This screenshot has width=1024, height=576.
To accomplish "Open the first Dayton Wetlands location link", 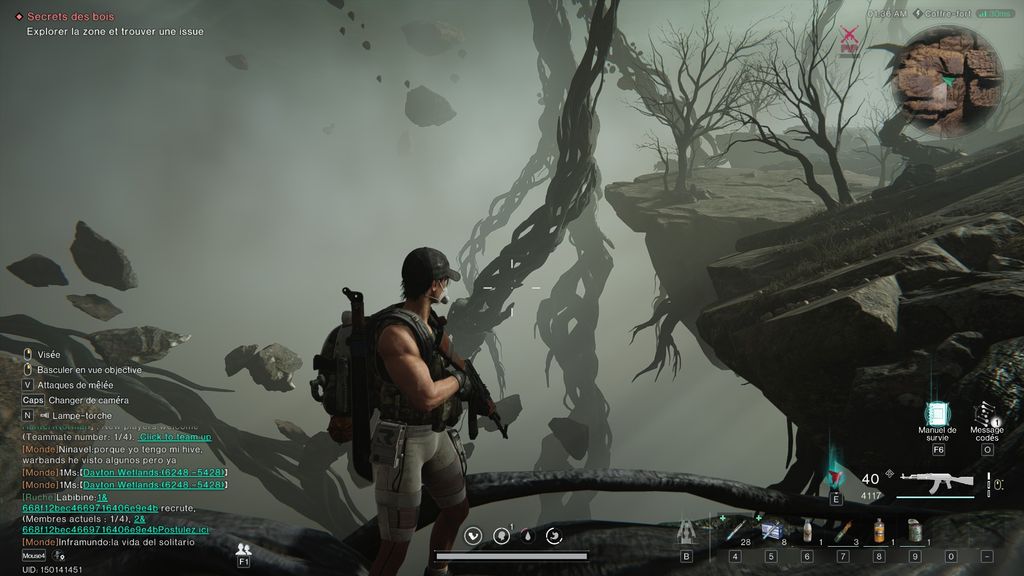I will (x=154, y=472).
